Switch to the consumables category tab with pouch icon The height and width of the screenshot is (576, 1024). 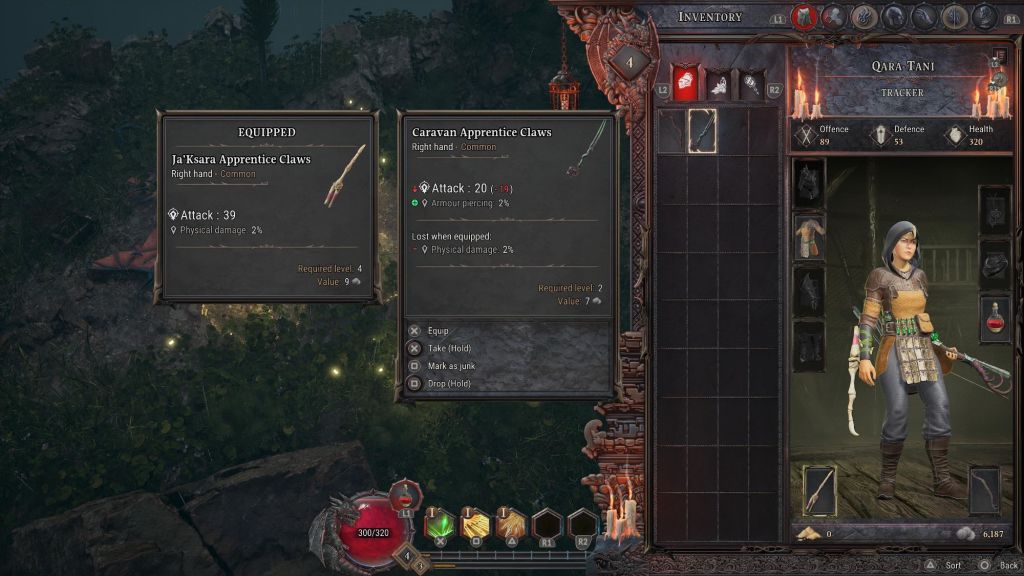click(x=718, y=82)
